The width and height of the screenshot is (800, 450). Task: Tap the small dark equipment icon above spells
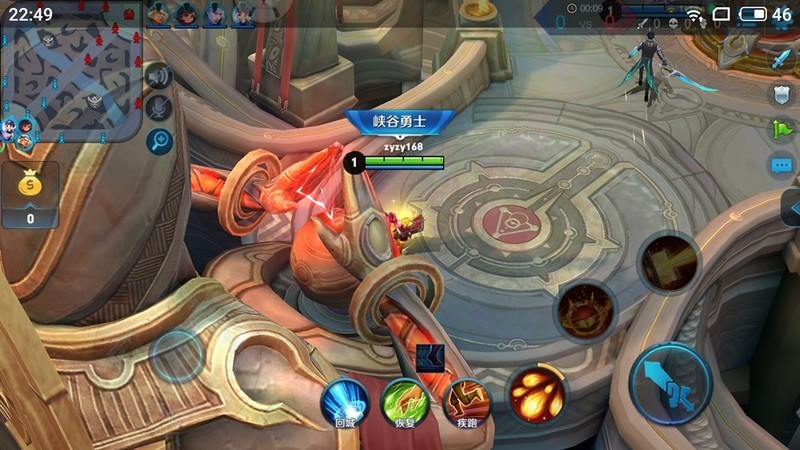432,355
